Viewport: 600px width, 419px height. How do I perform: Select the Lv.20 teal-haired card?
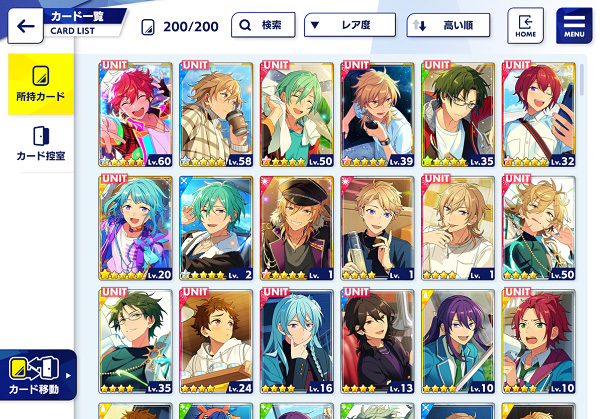coord(136,228)
